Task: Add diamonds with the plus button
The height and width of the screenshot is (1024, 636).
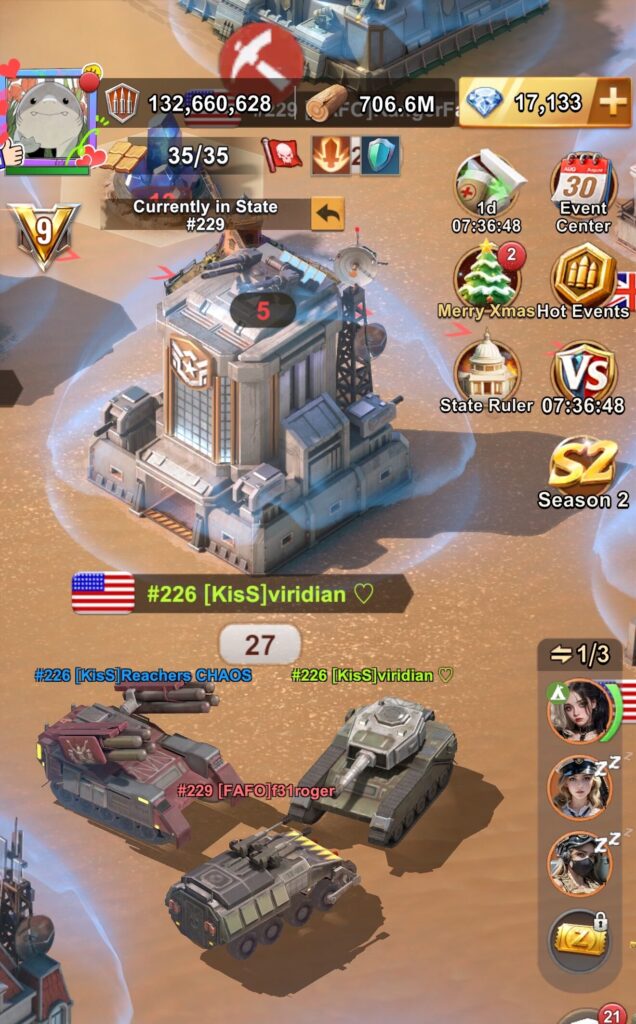Action: click(610, 103)
